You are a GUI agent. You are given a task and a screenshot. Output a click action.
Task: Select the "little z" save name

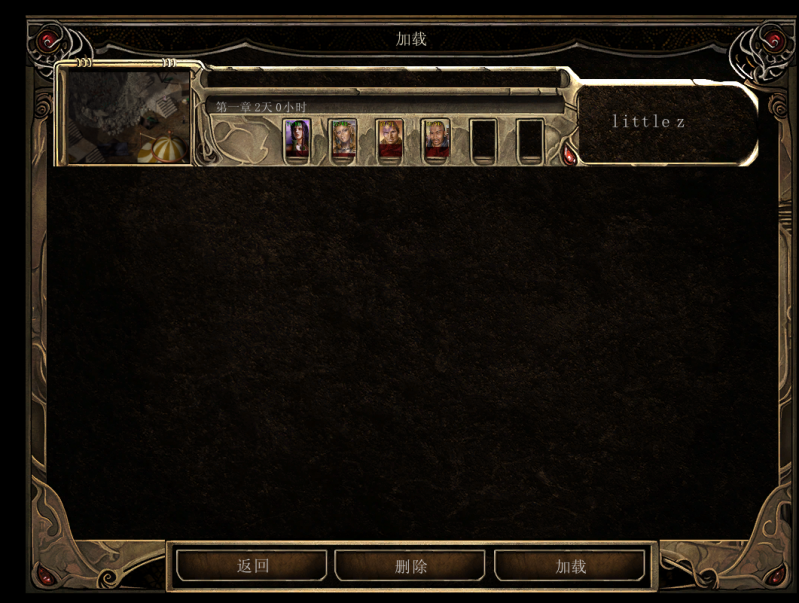(x=648, y=122)
